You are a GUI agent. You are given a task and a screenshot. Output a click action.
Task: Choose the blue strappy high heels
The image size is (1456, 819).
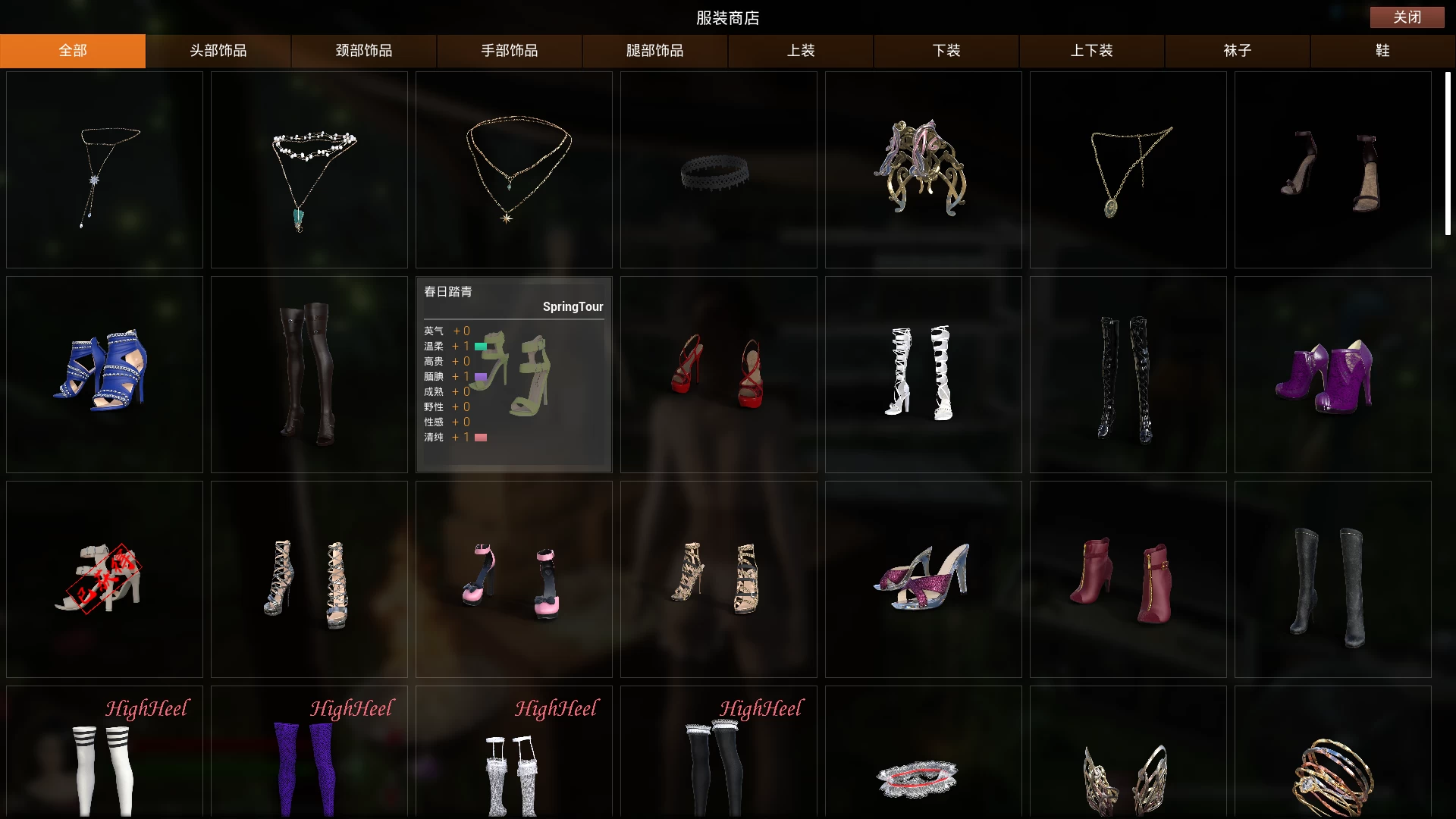coord(105,375)
